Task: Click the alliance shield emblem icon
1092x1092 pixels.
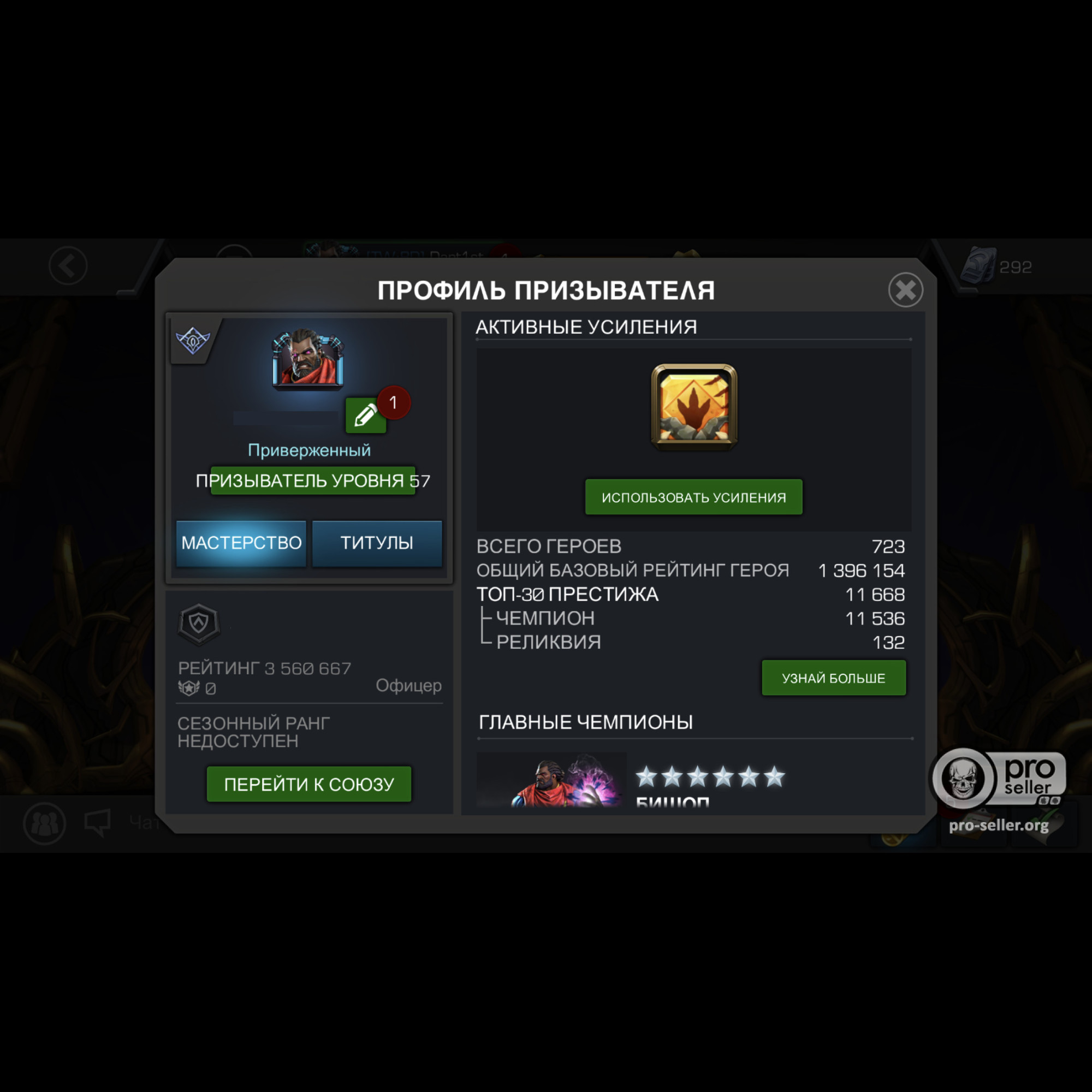Action: pyautogui.click(x=198, y=624)
